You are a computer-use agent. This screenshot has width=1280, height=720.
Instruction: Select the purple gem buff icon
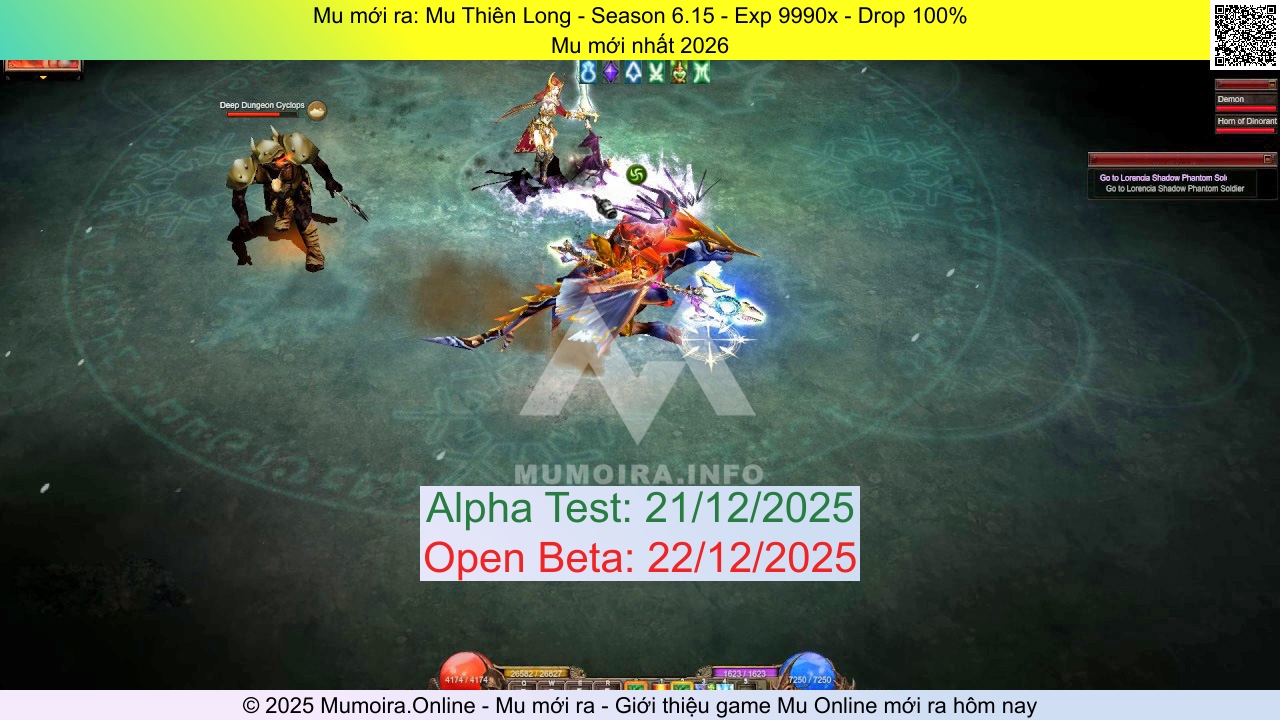tap(611, 72)
